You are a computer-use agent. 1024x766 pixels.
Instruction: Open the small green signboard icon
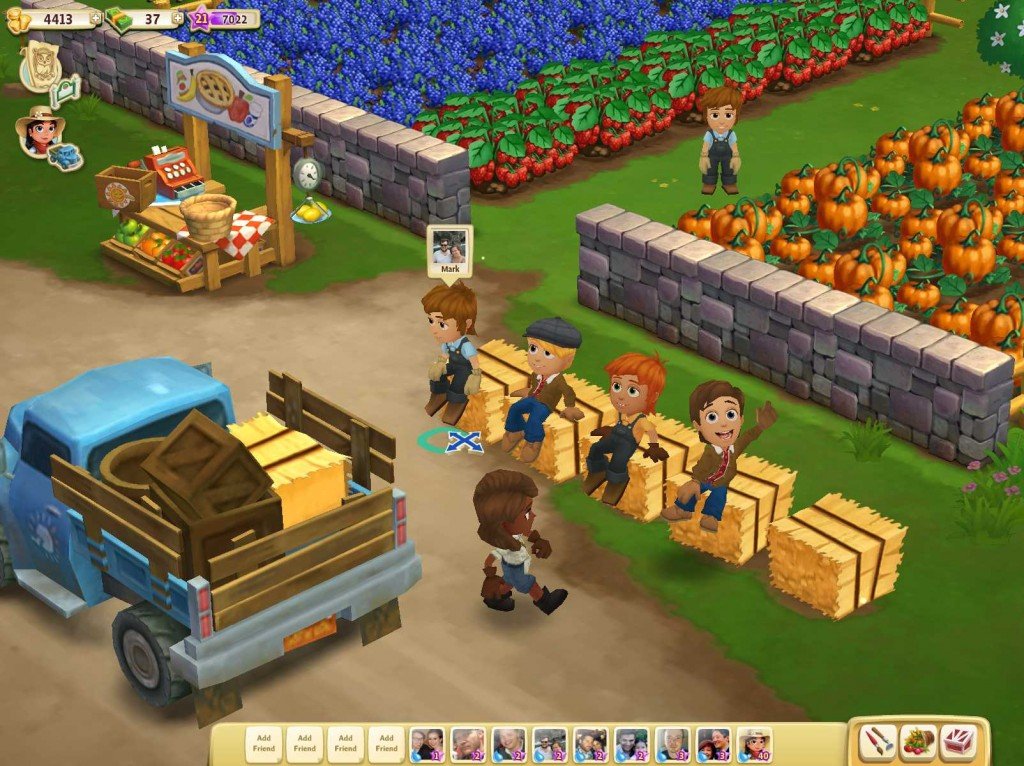[65, 92]
